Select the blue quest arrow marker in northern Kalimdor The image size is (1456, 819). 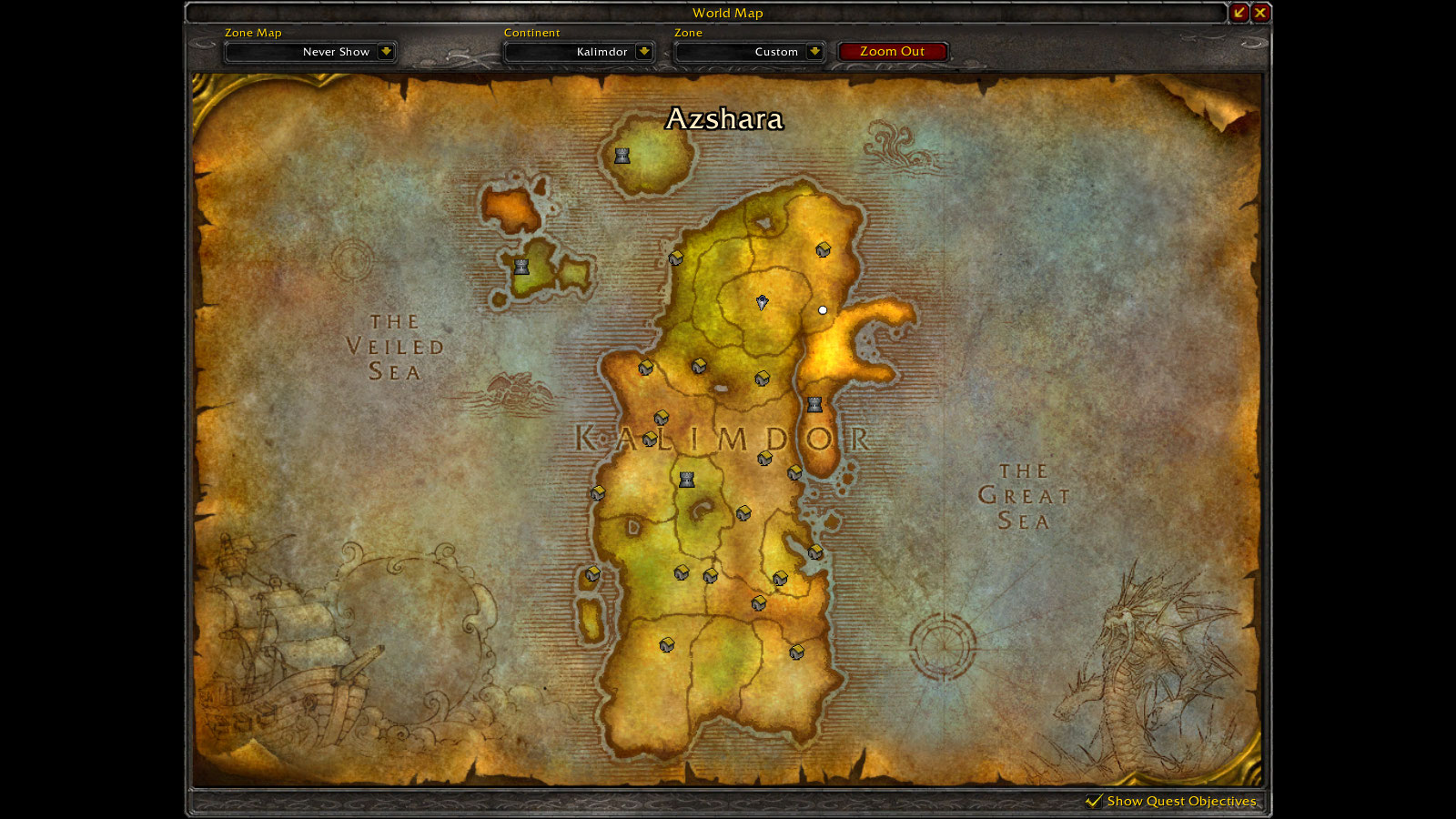[761, 304]
